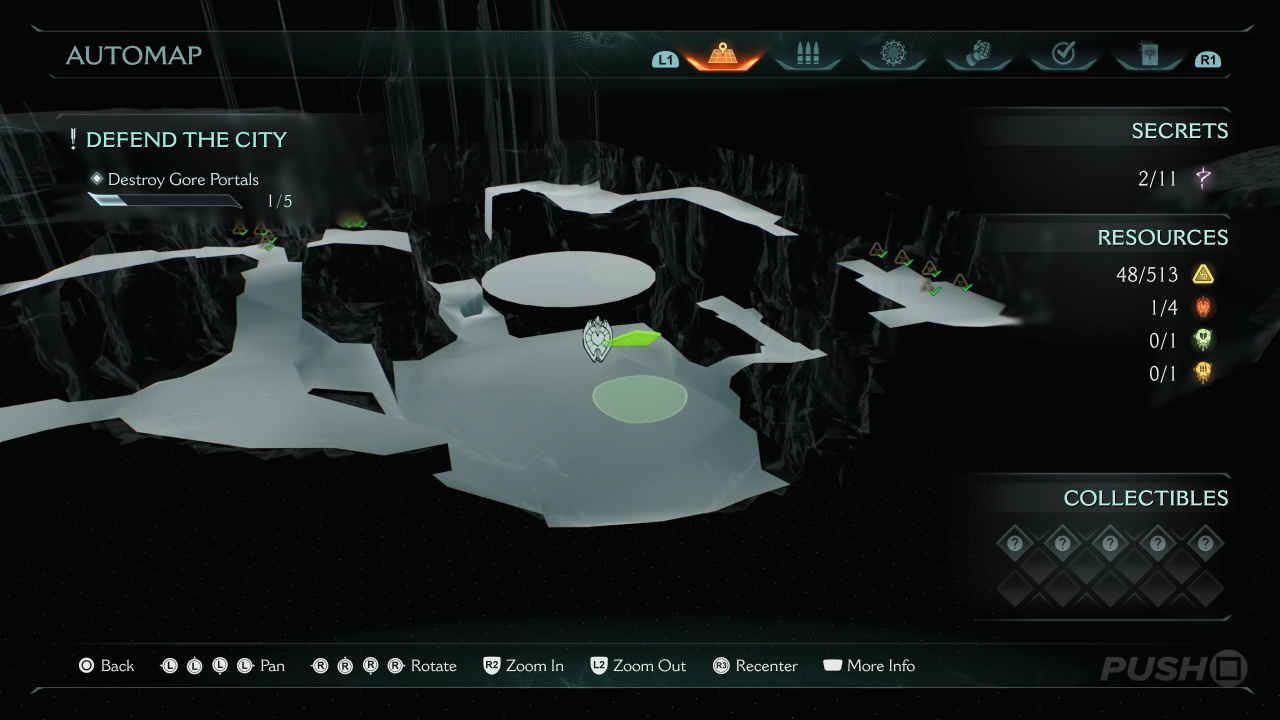Open the checkmark challenges tab
1280x720 pixels.
click(x=1063, y=55)
